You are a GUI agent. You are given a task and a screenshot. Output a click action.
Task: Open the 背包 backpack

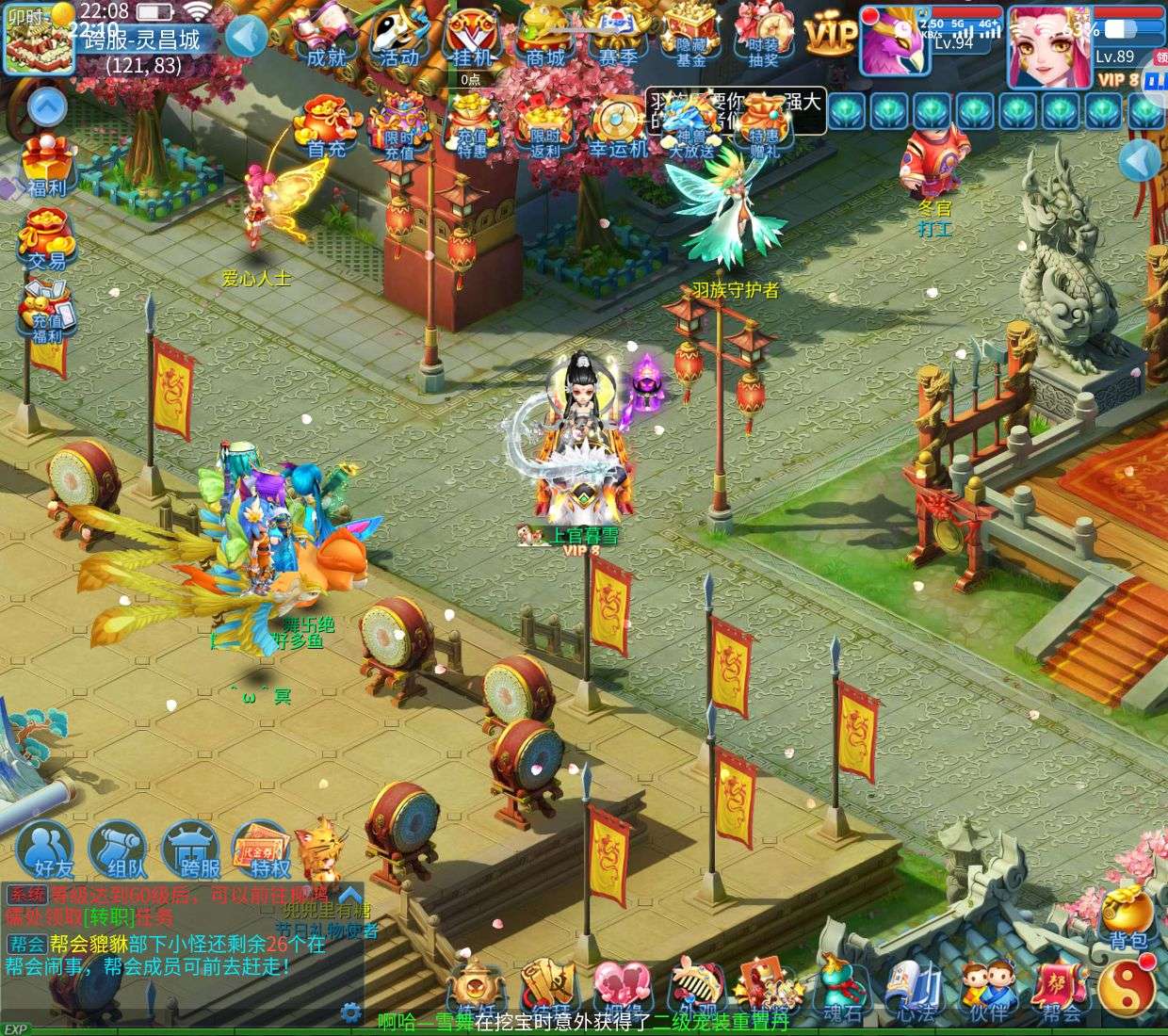pos(1127,918)
